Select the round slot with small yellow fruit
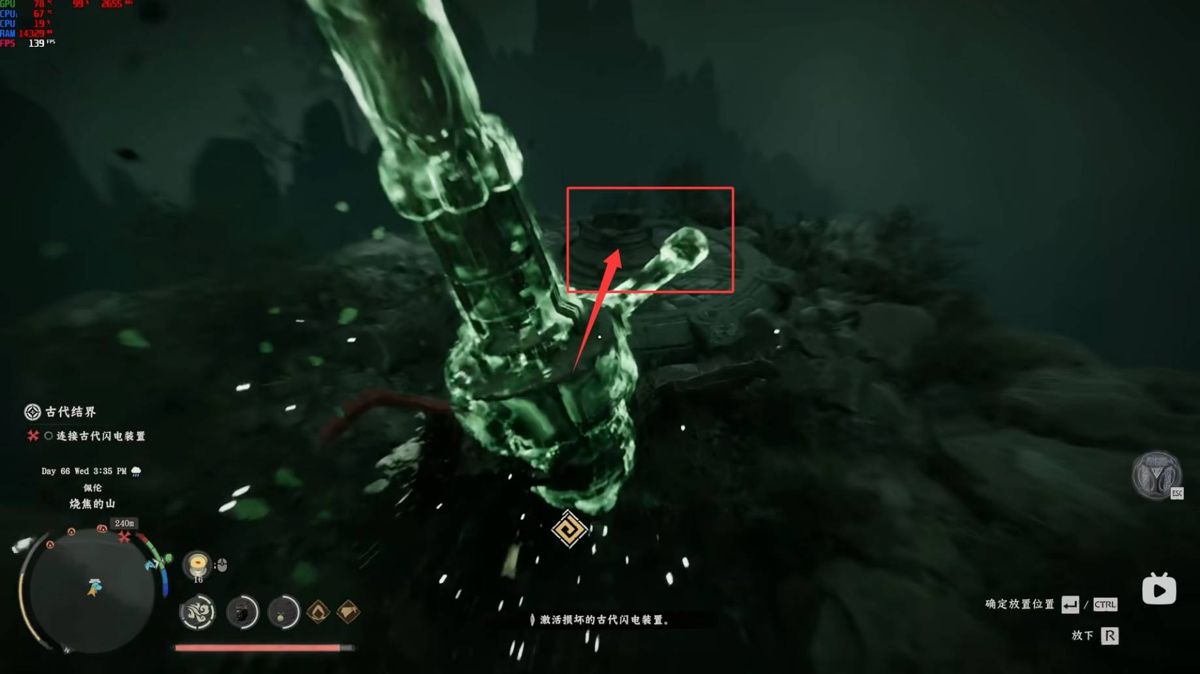Image resolution: width=1200 pixels, height=674 pixels. 284,612
